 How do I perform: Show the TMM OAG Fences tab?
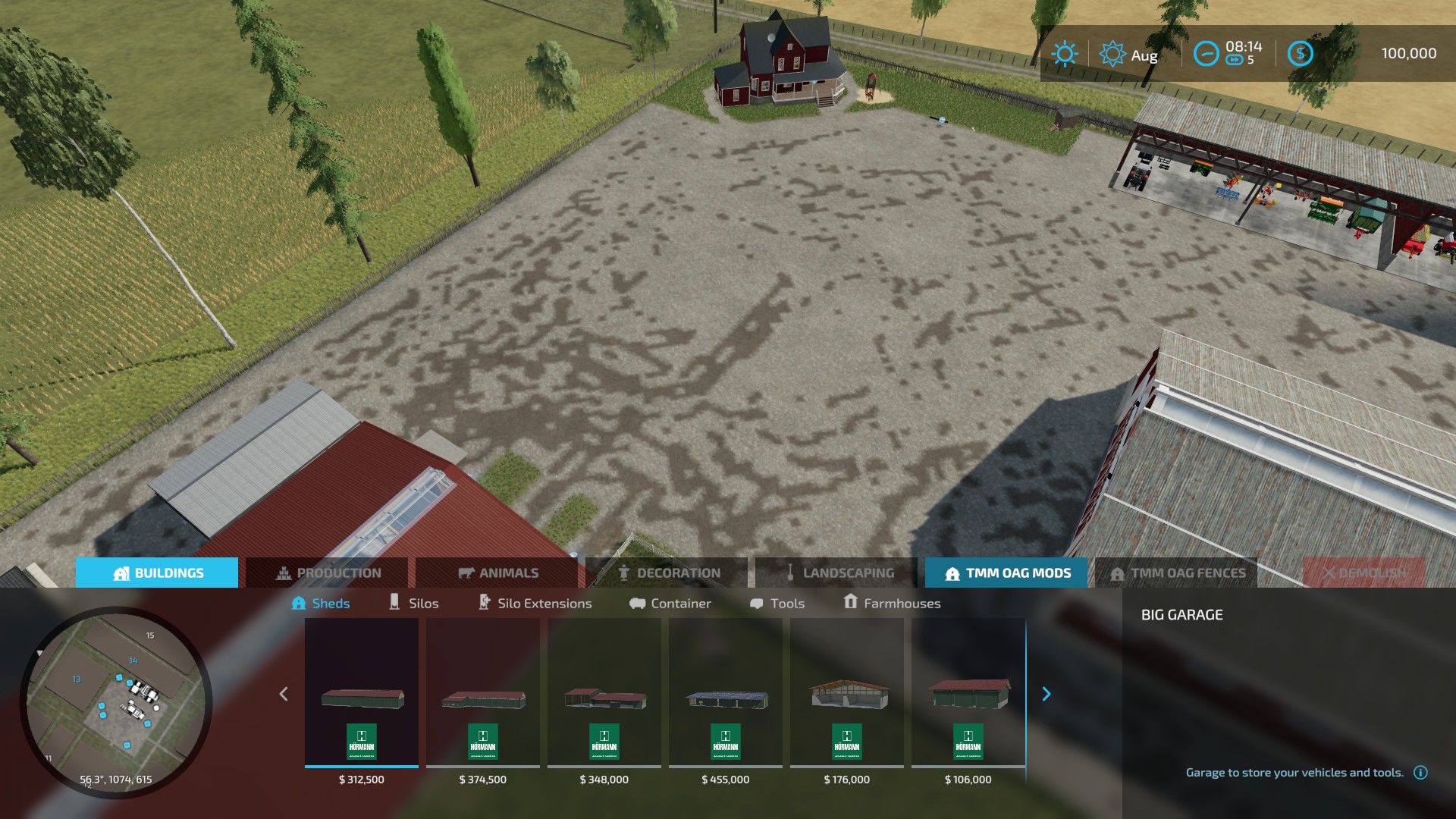point(1177,573)
